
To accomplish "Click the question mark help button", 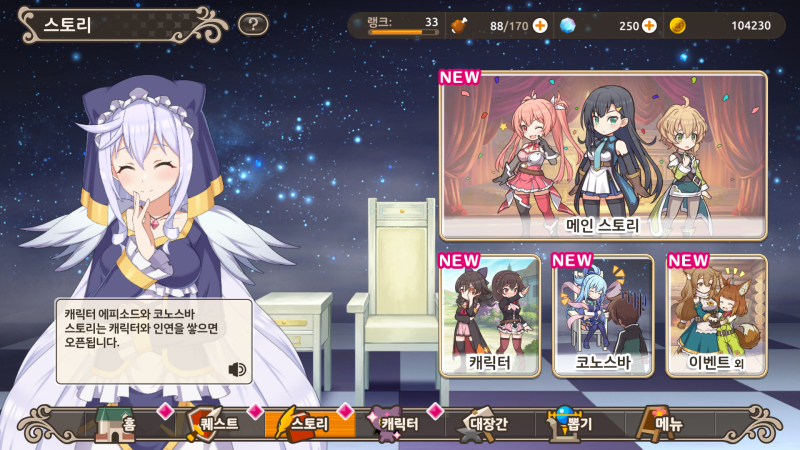I will pyautogui.click(x=255, y=24).
